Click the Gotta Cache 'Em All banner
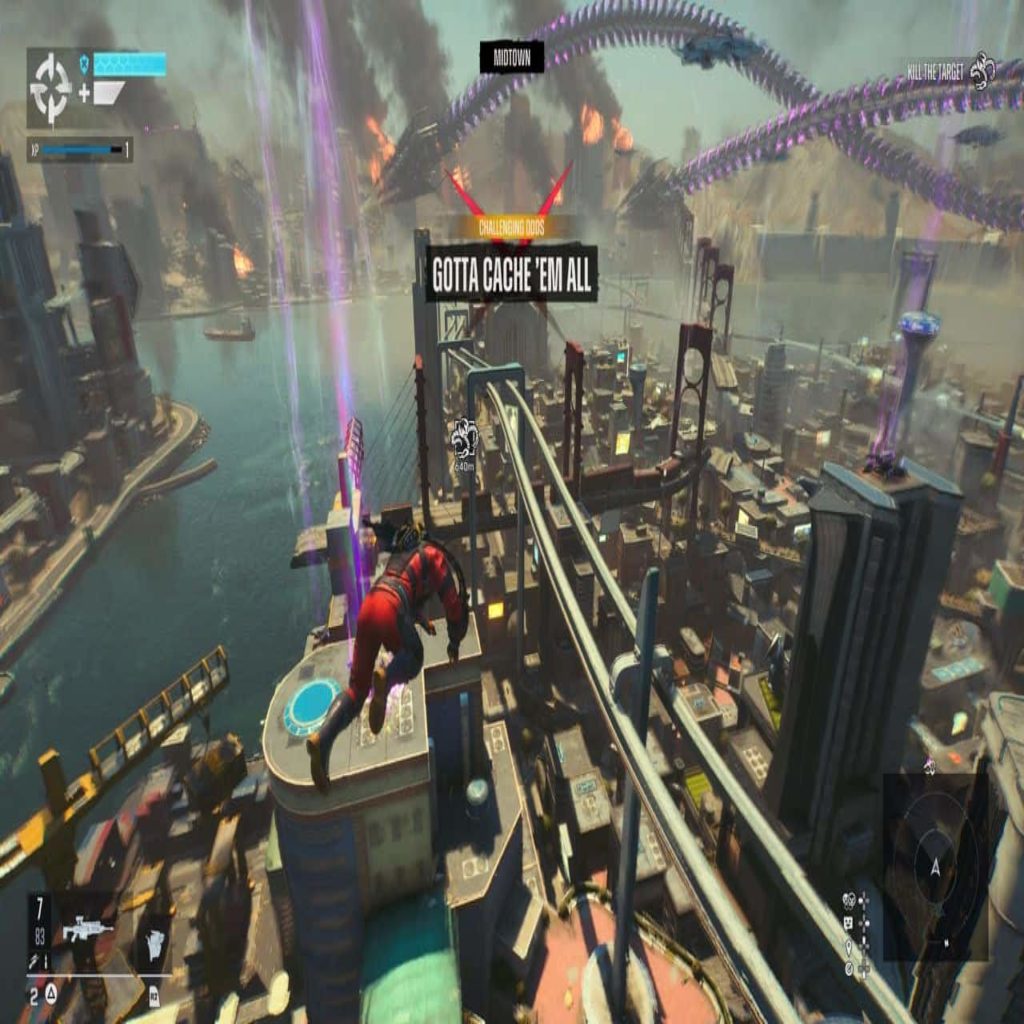 512,273
